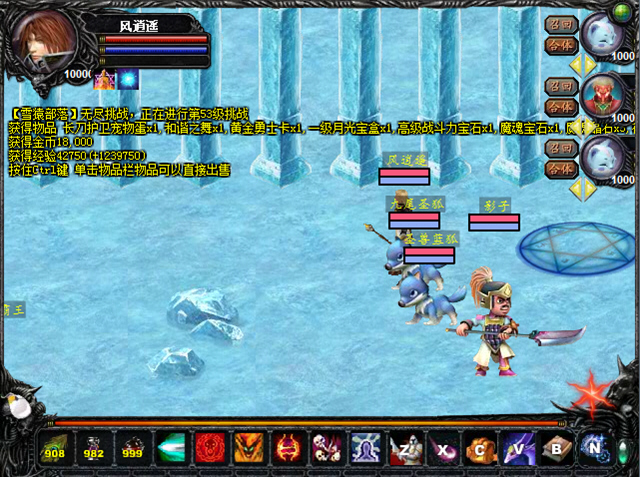Click 合体 beside the red masked pet
The height and width of the screenshot is (477, 640).
[x=559, y=106]
